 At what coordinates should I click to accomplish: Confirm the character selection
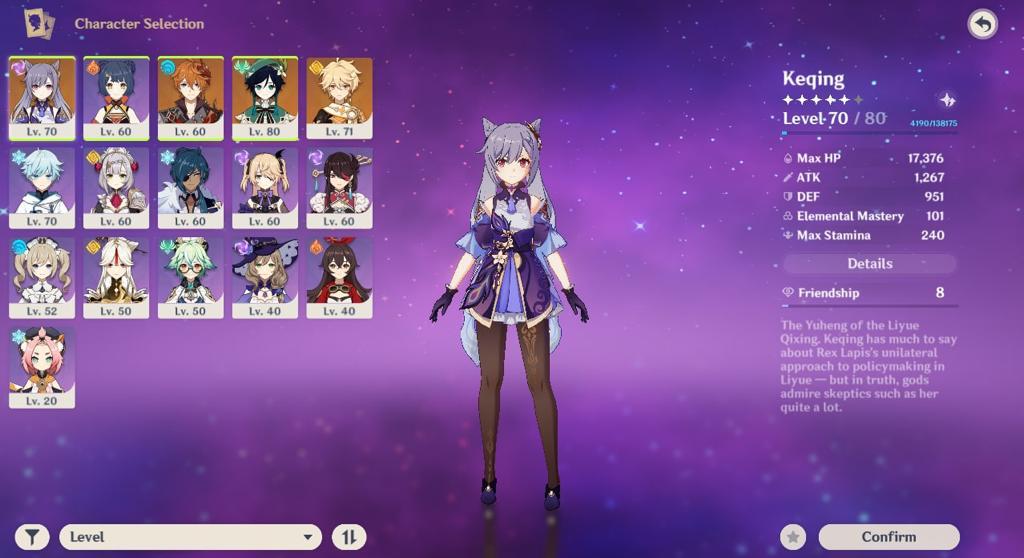coord(888,537)
